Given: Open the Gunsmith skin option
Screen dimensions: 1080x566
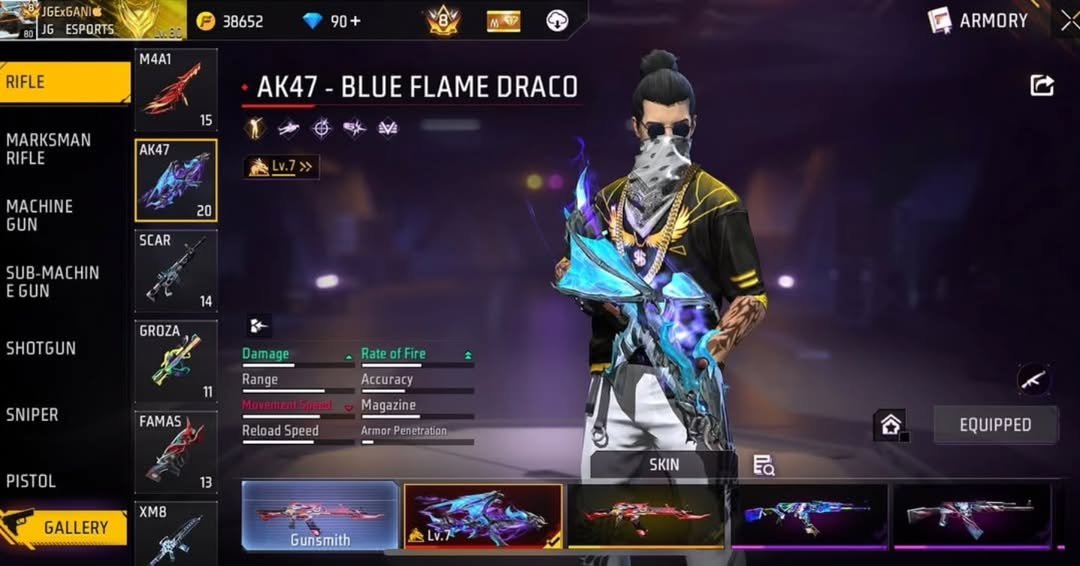Looking at the screenshot, I should coord(320,516).
